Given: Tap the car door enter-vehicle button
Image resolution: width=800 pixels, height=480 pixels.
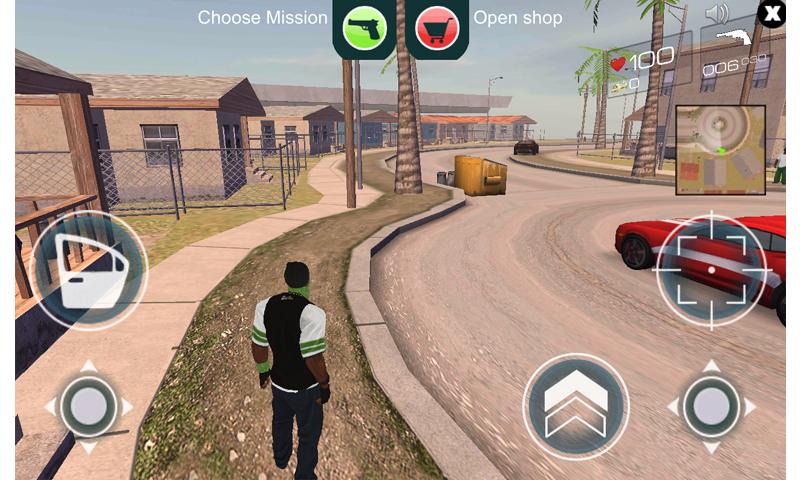Looking at the screenshot, I should coord(90,268).
